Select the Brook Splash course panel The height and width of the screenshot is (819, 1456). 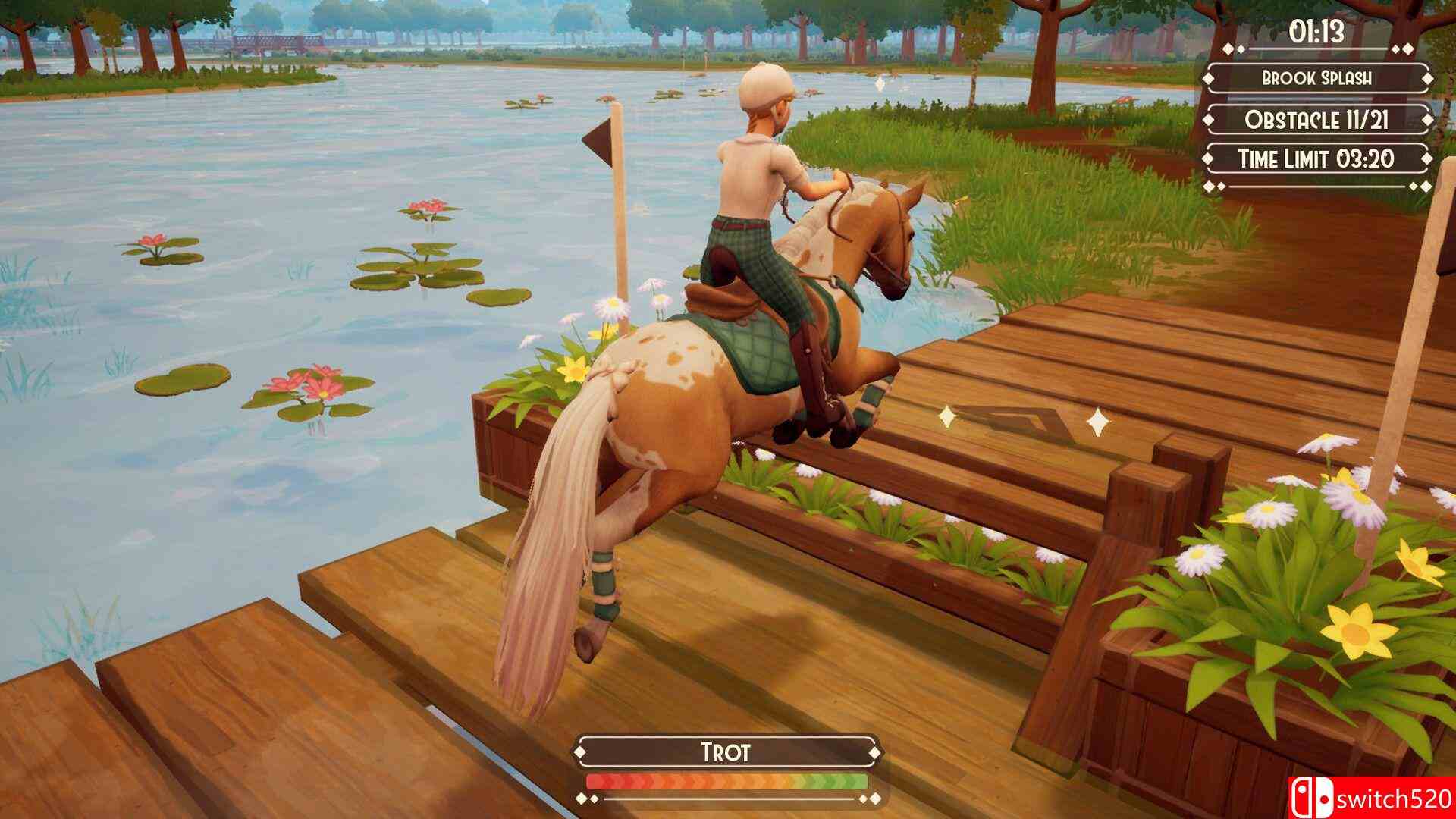1316,78
